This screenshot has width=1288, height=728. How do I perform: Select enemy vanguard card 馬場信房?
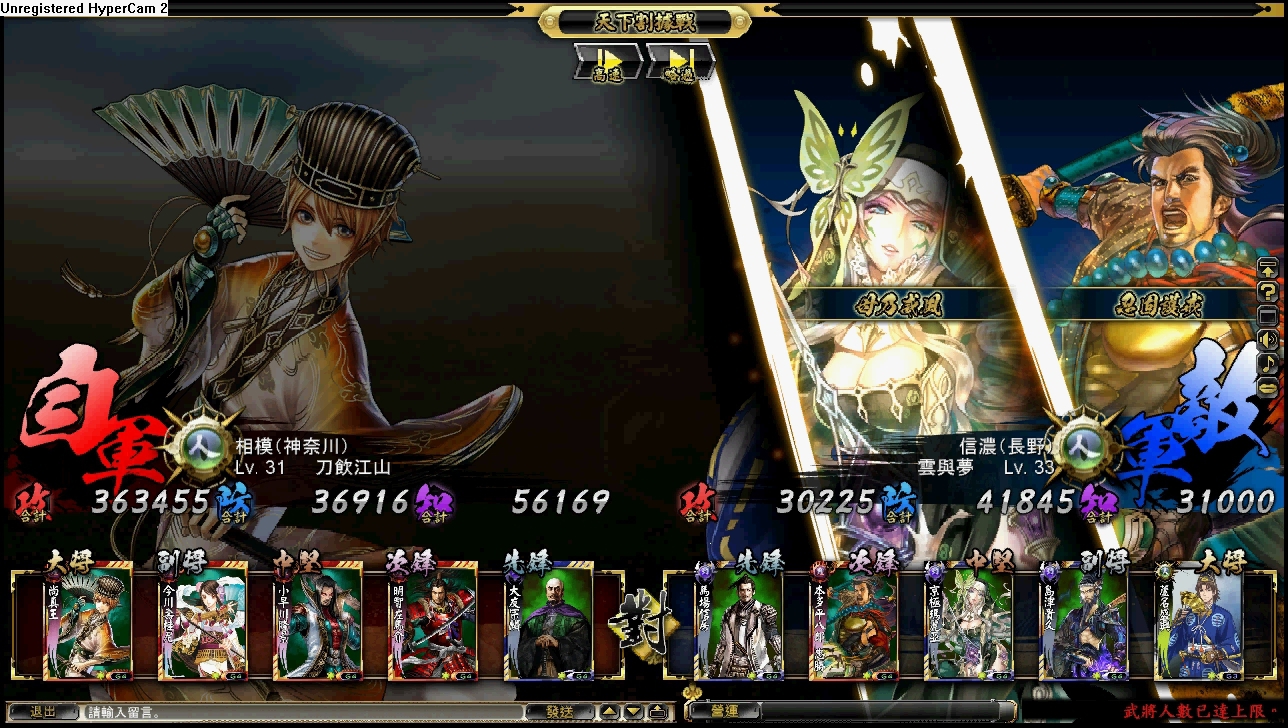coord(739,624)
